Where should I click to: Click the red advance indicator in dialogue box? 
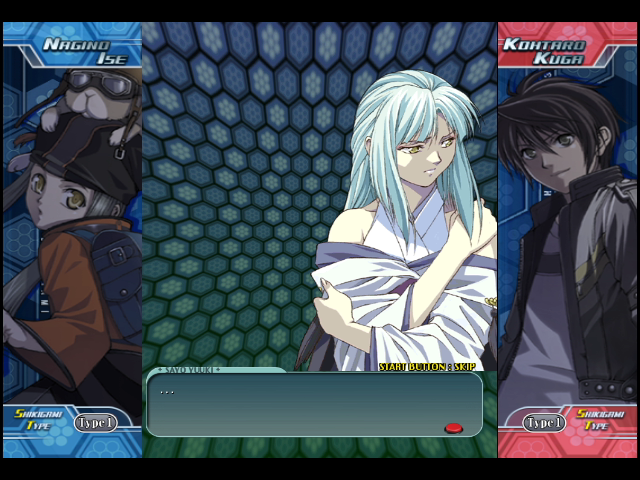pos(454,428)
